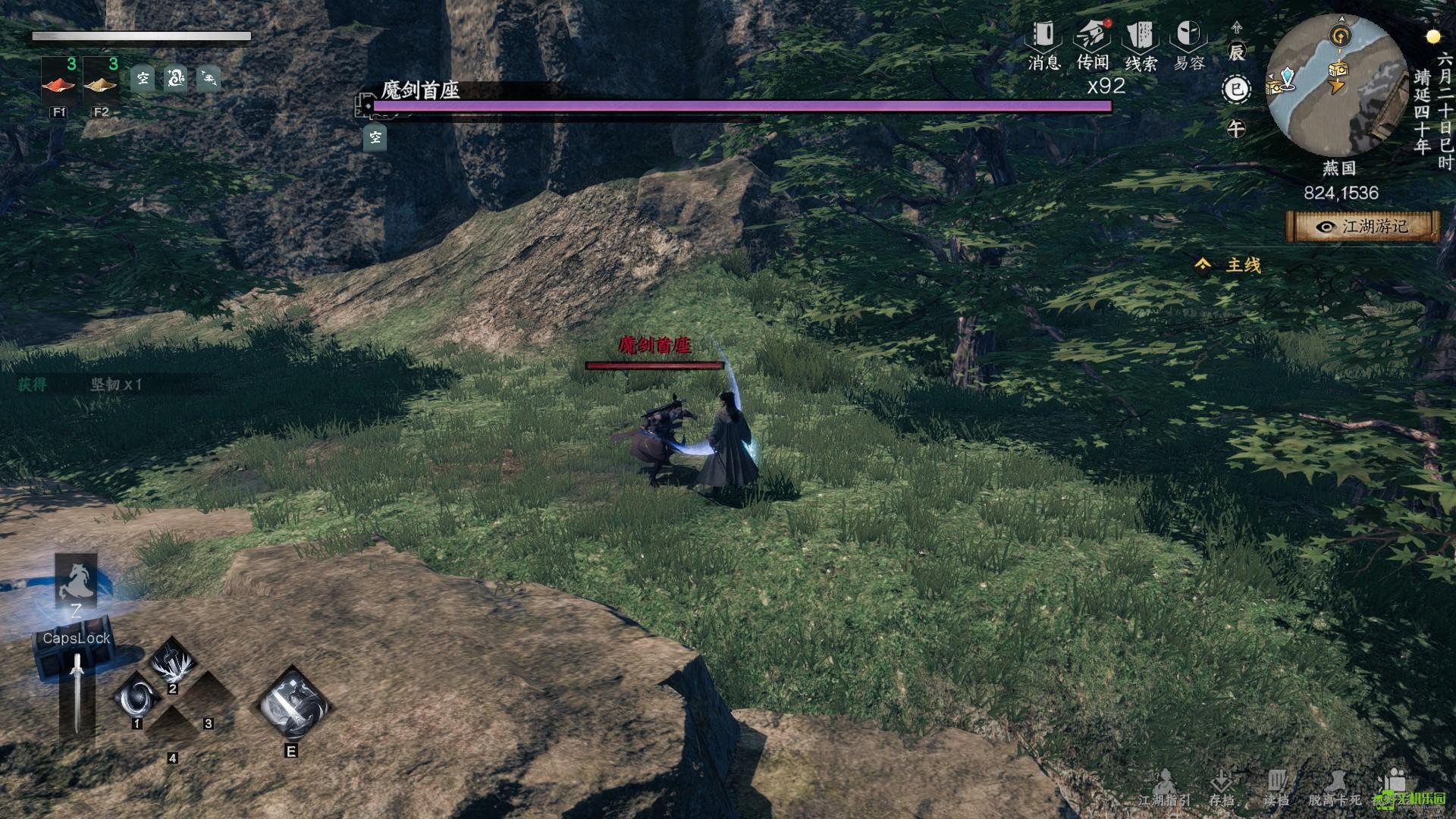Activate the sword burst skill in slot 2
Screen dimensions: 1456x819
pos(173,661)
